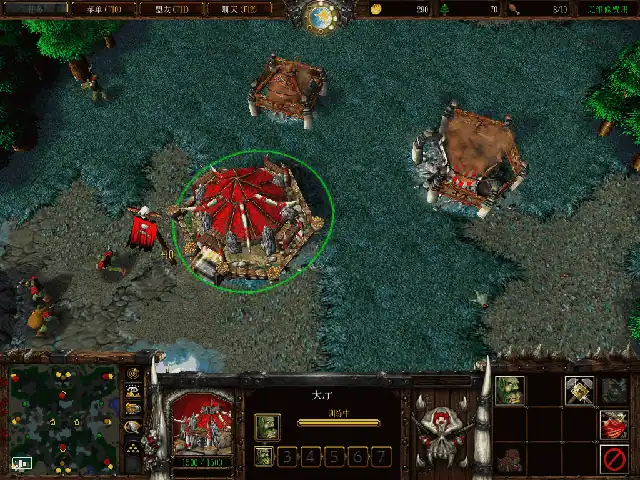Cancel with the red circle-slash button
This screenshot has height=480, width=640.
(x=613, y=458)
